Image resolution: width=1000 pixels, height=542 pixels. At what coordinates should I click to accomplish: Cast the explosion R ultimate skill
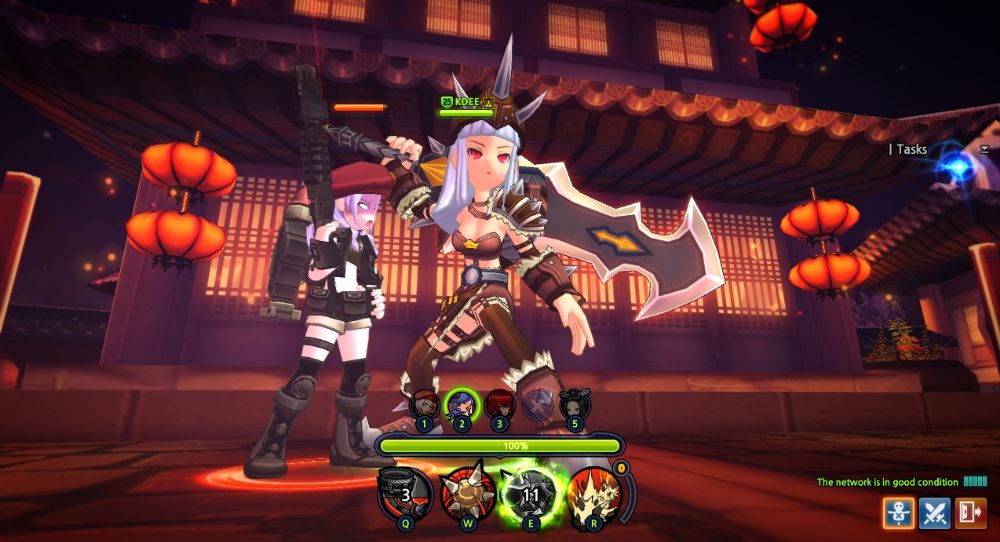coord(593,495)
